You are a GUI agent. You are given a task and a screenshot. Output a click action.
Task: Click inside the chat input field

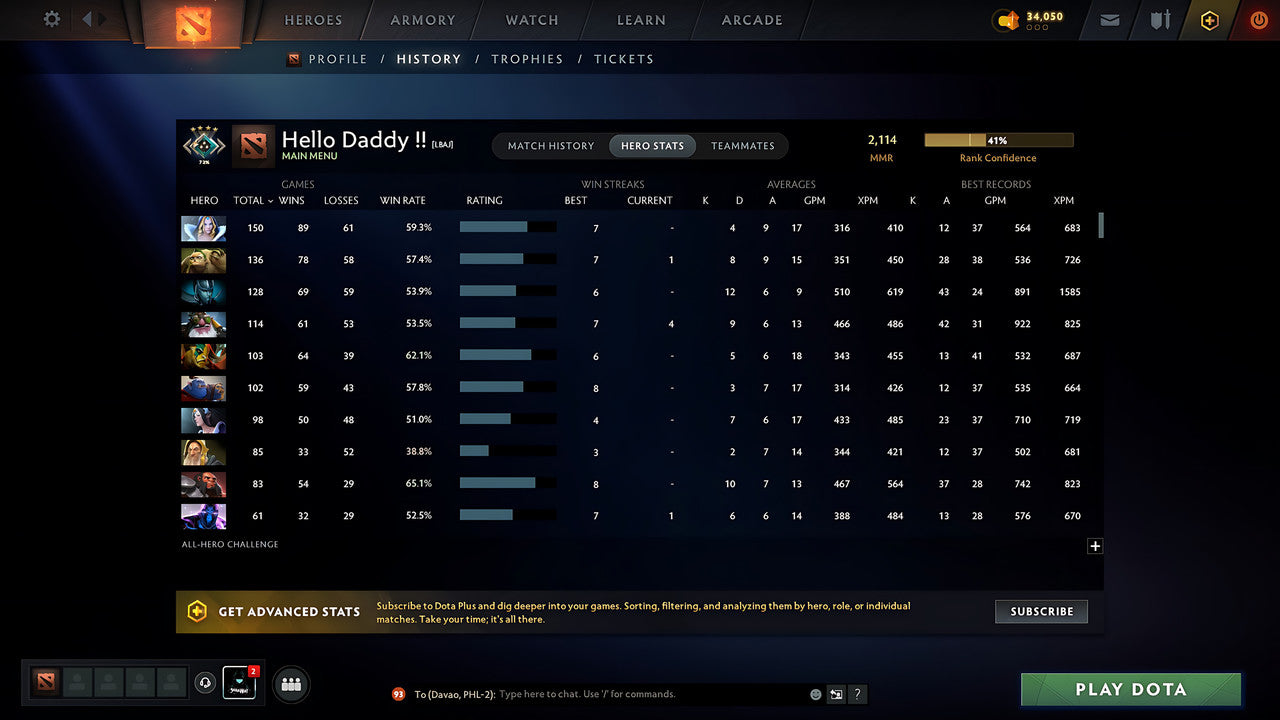[x=600, y=694]
